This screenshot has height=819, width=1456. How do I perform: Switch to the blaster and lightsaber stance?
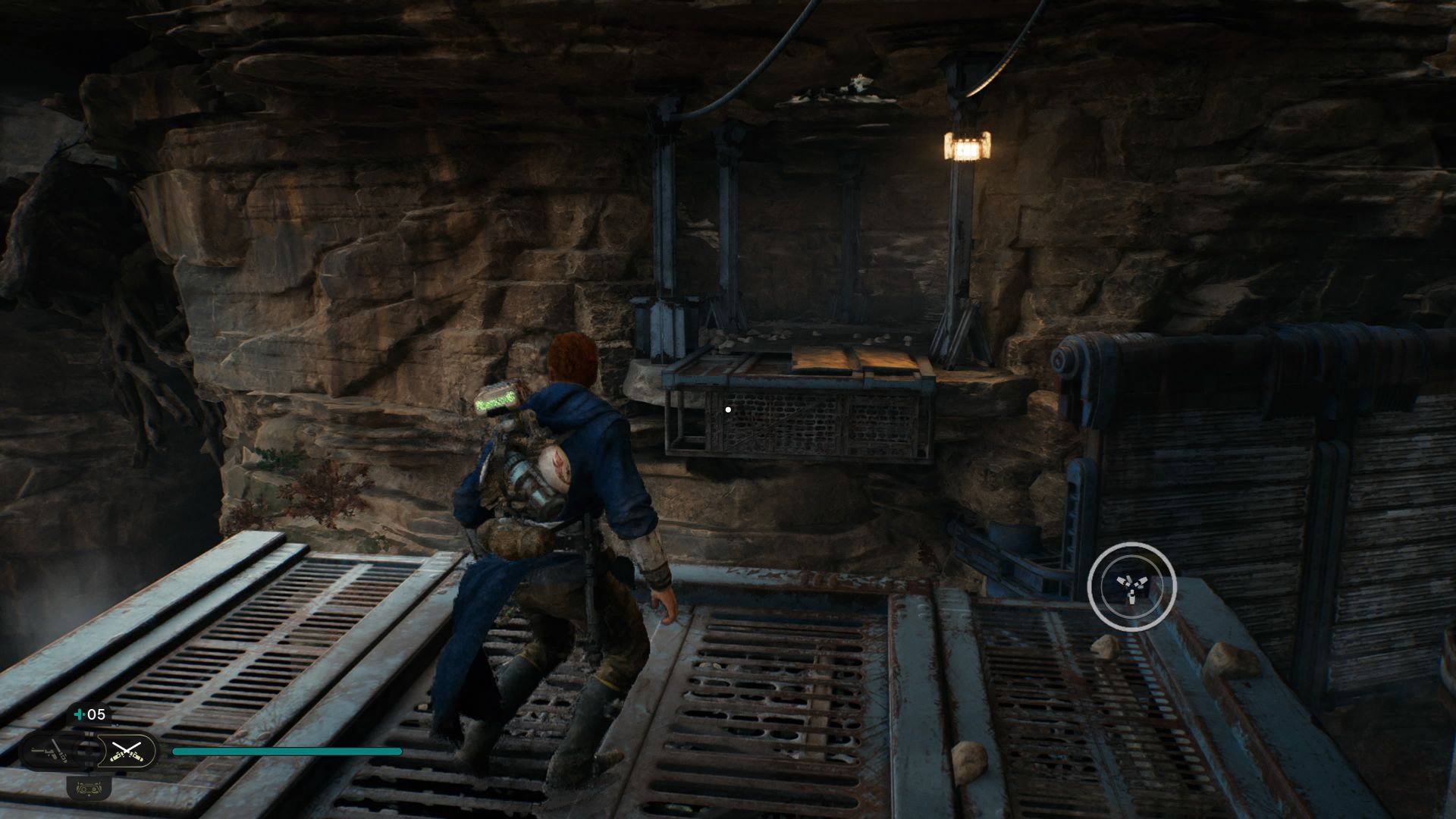(x=50, y=752)
